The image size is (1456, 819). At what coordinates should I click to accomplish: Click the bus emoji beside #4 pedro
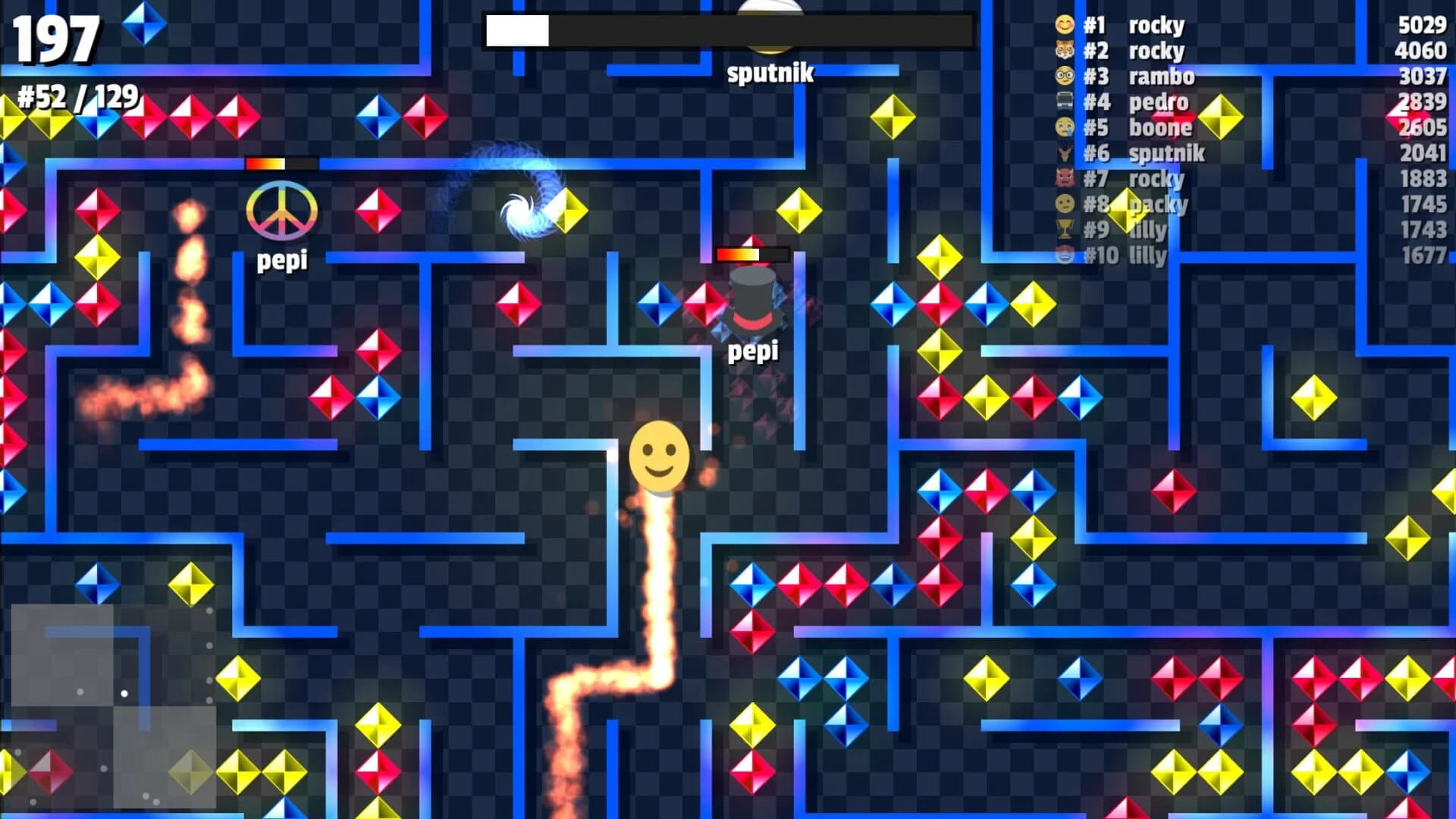coord(1065,102)
